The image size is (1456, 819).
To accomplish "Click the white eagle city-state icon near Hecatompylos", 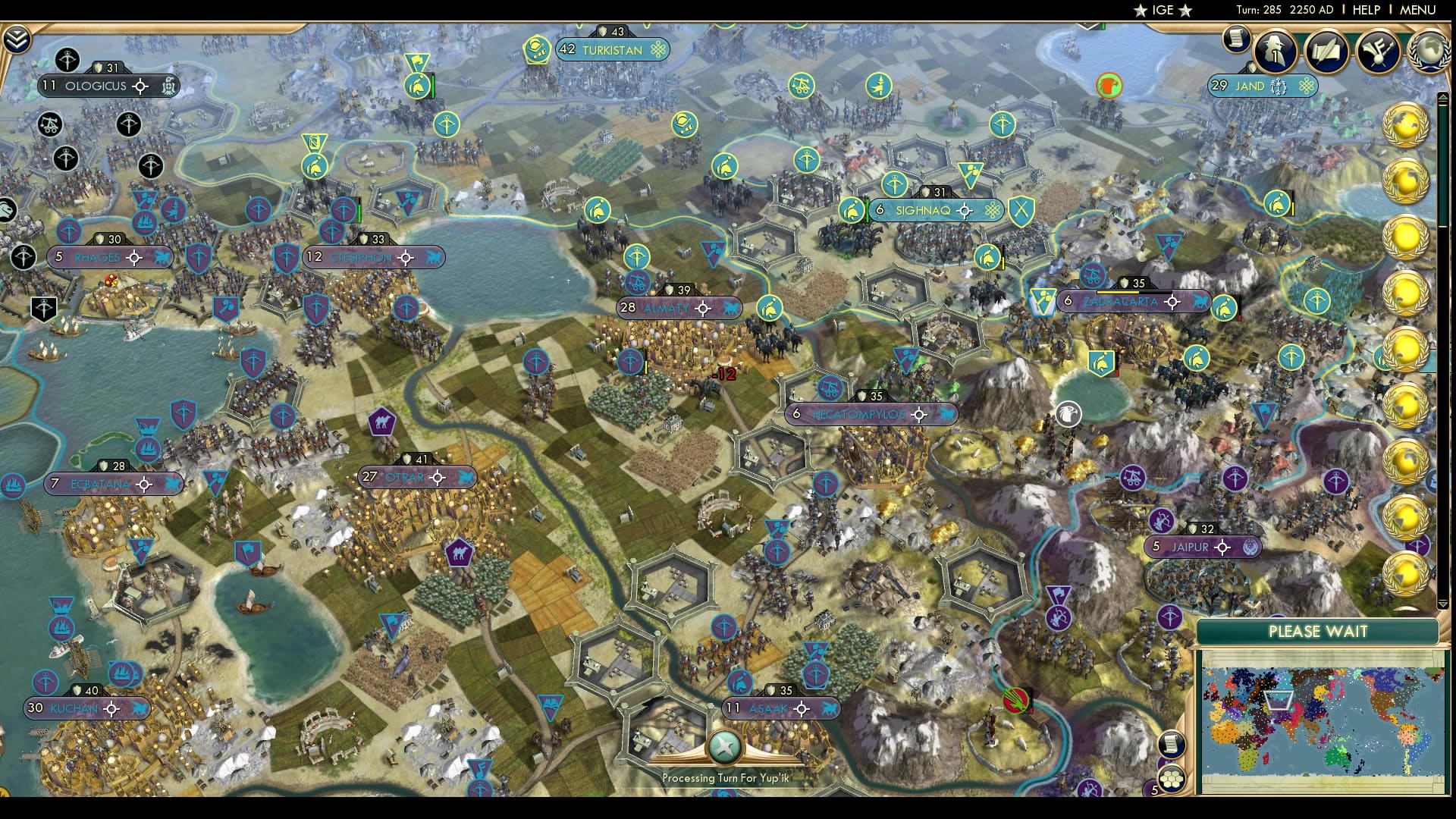I will tap(1070, 413).
